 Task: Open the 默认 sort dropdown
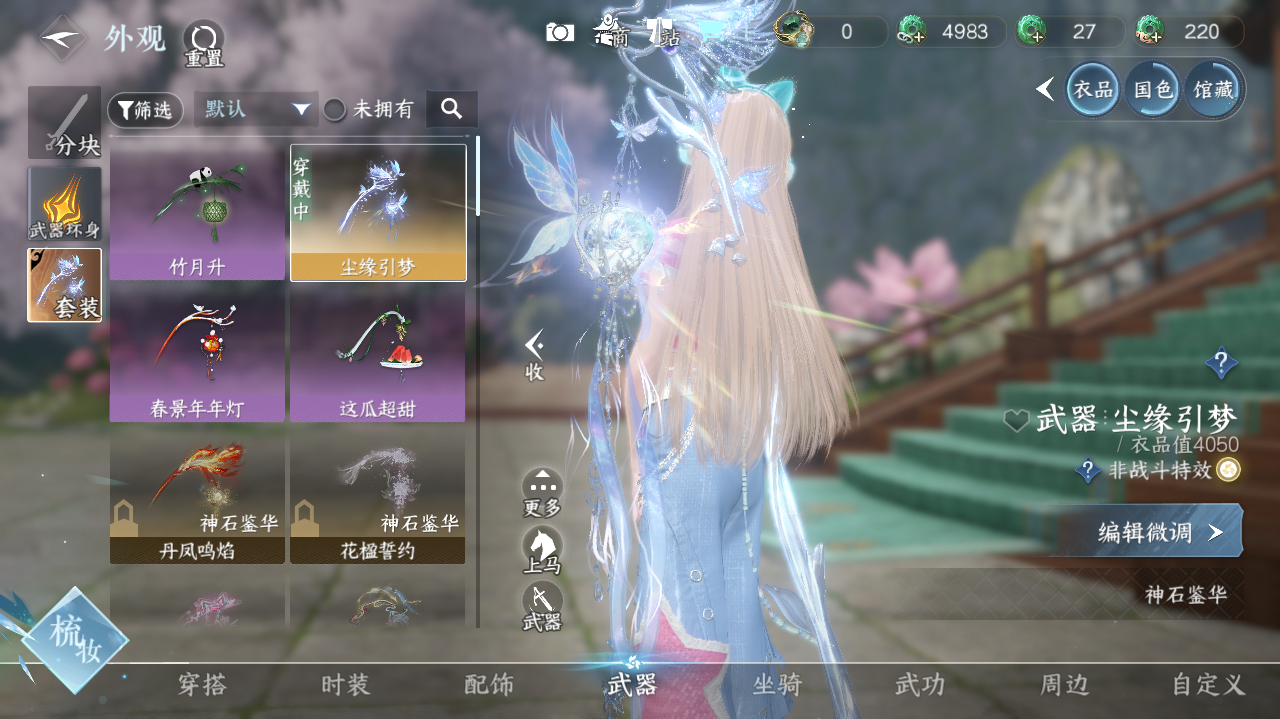[x=256, y=110]
